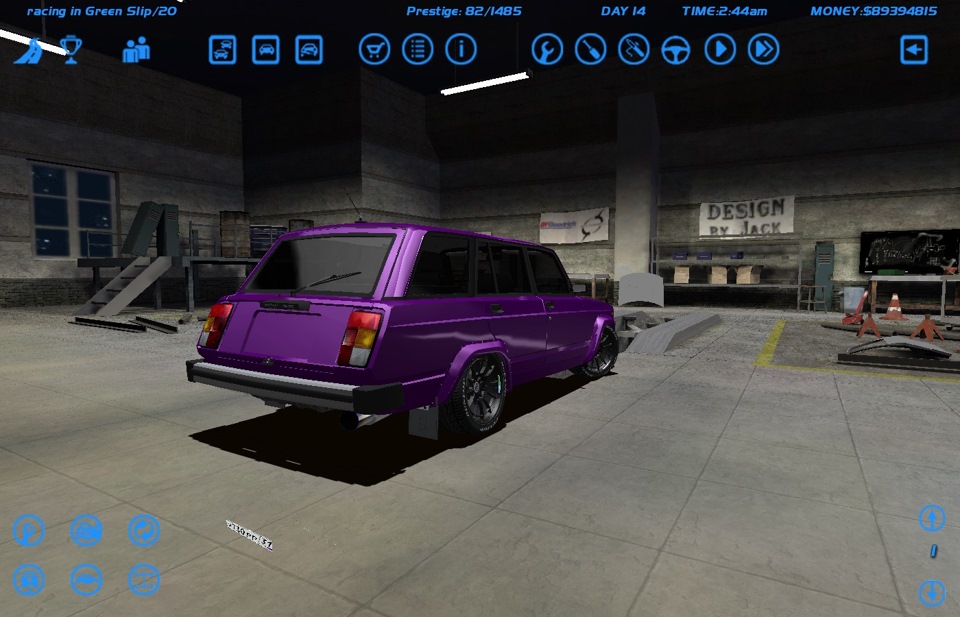Select the two-cars garage icon
Viewport: 960px width, 617px height.
(223, 49)
